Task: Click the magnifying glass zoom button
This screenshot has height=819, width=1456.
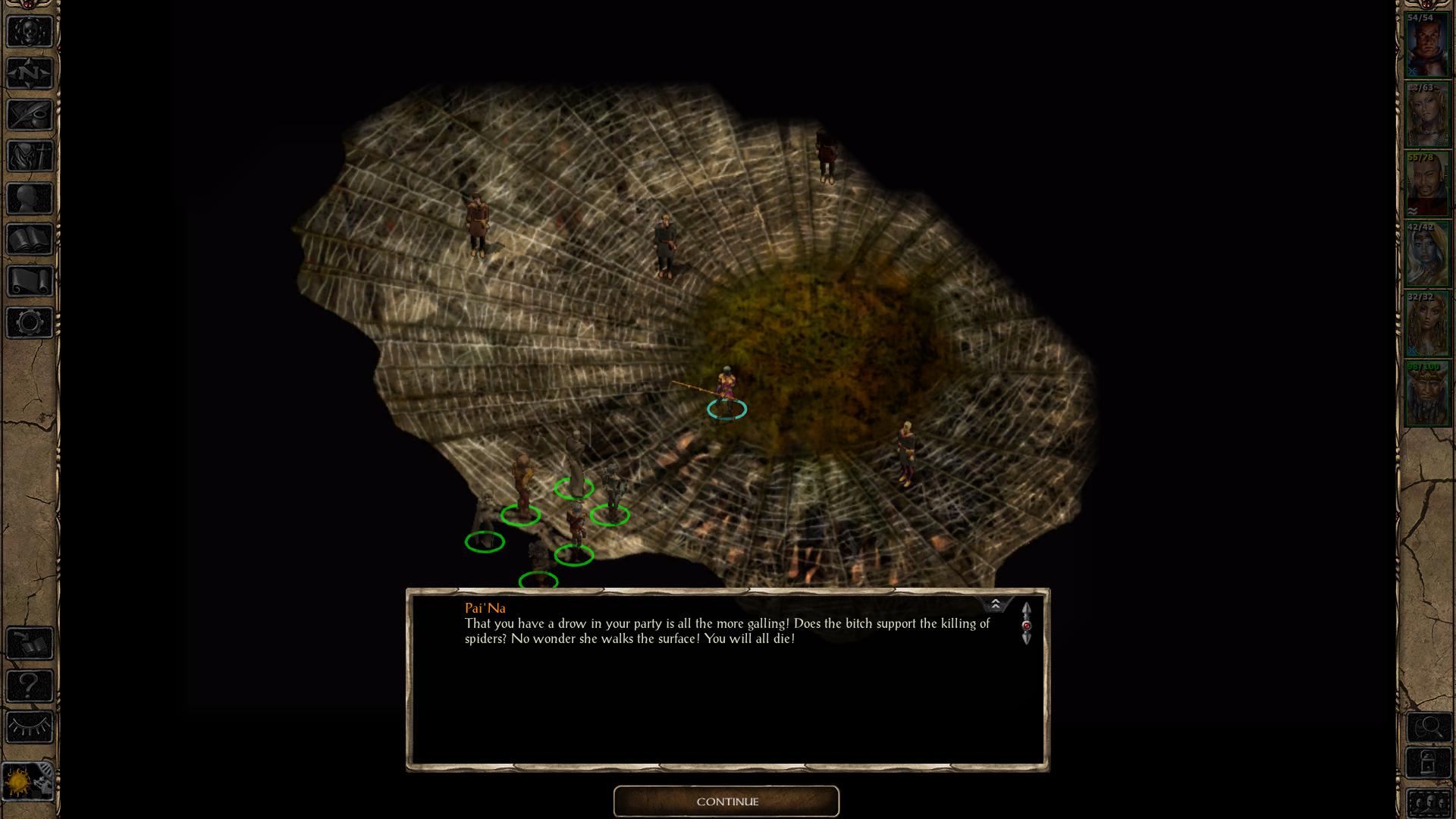Action: [1429, 728]
